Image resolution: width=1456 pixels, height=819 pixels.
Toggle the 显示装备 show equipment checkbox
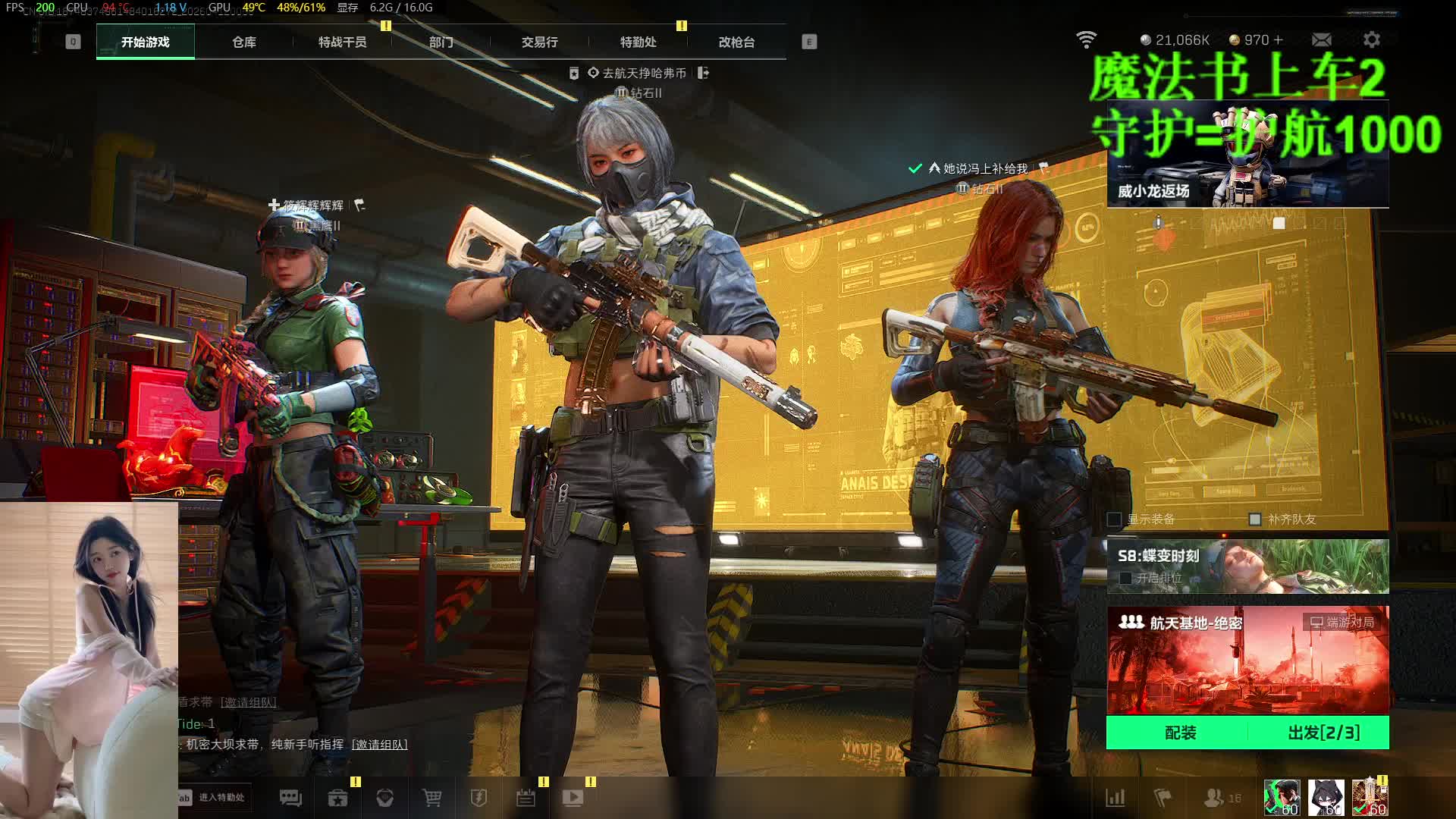1115,519
